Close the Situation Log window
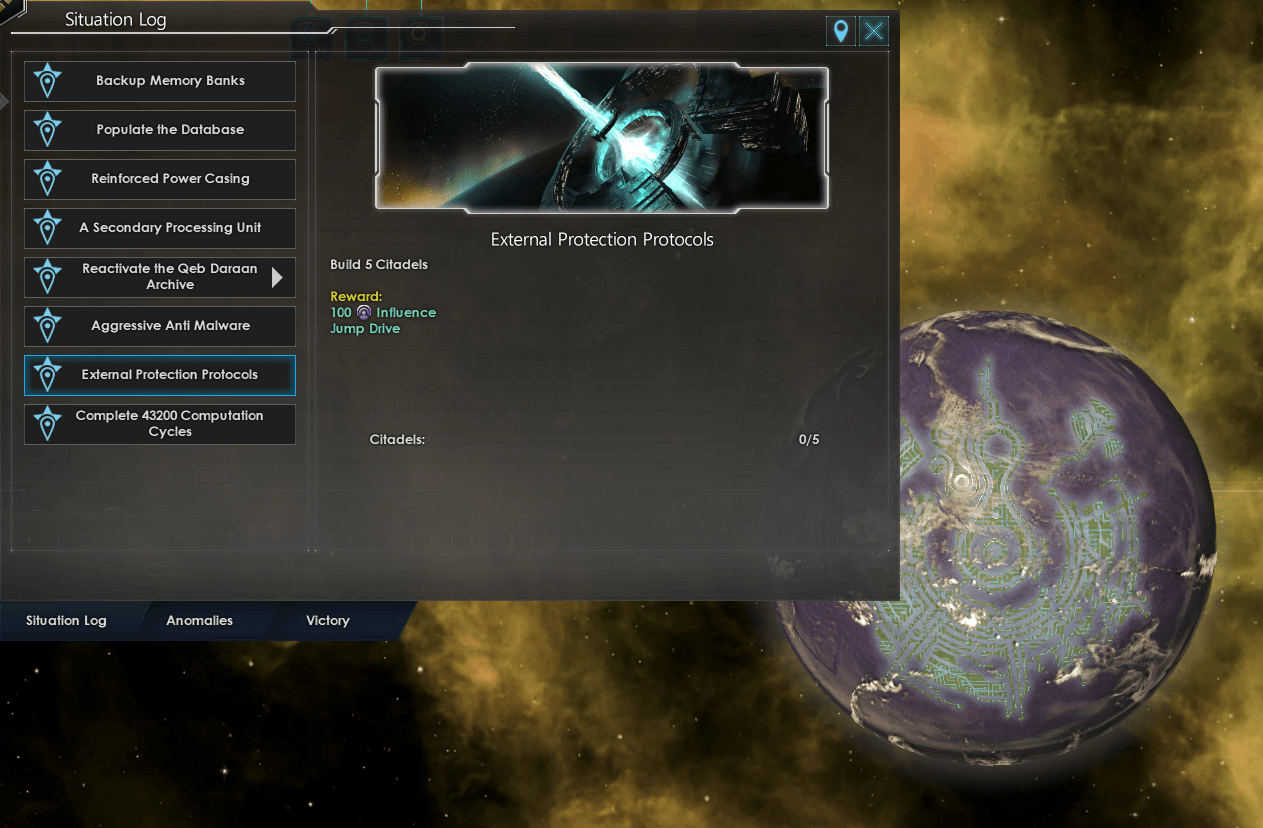Screen dimensions: 1263x828 [874, 31]
